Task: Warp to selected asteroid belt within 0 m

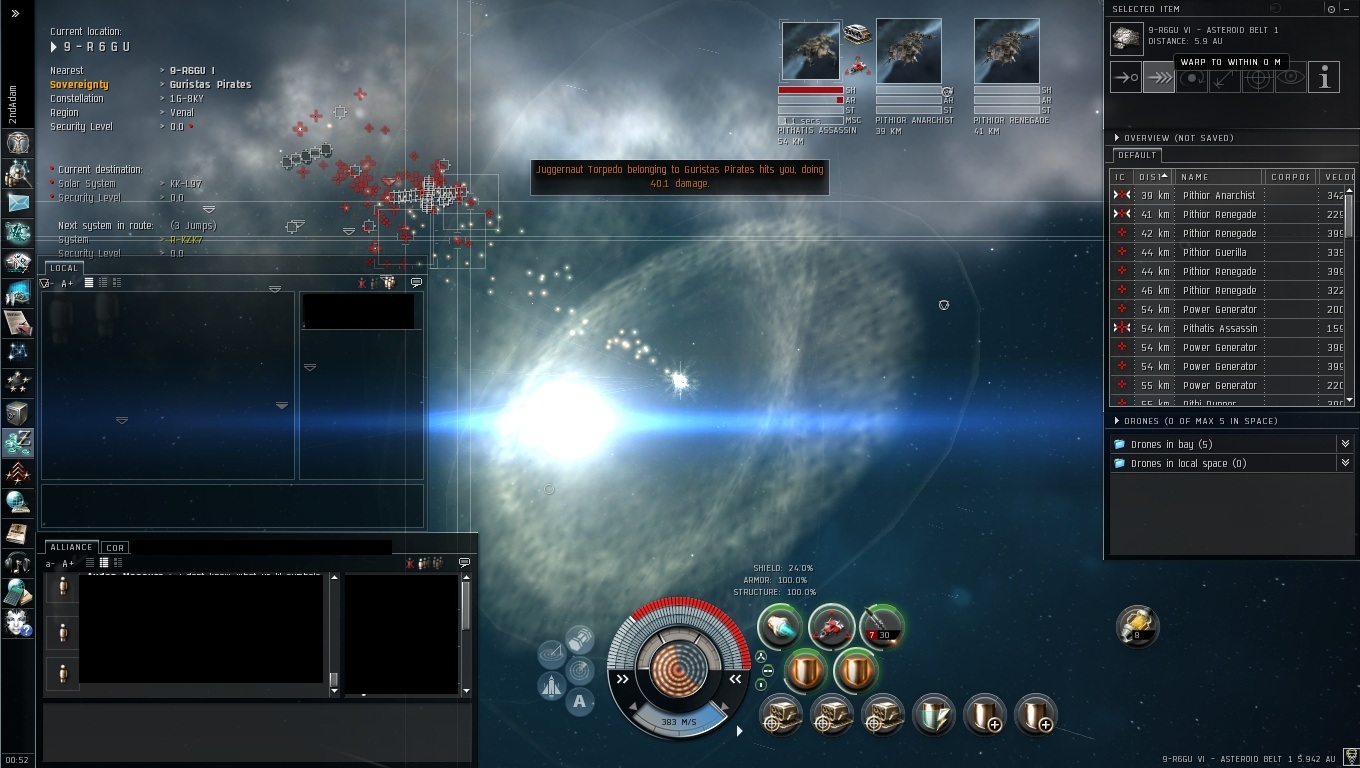Action: tap(1158, 78)
